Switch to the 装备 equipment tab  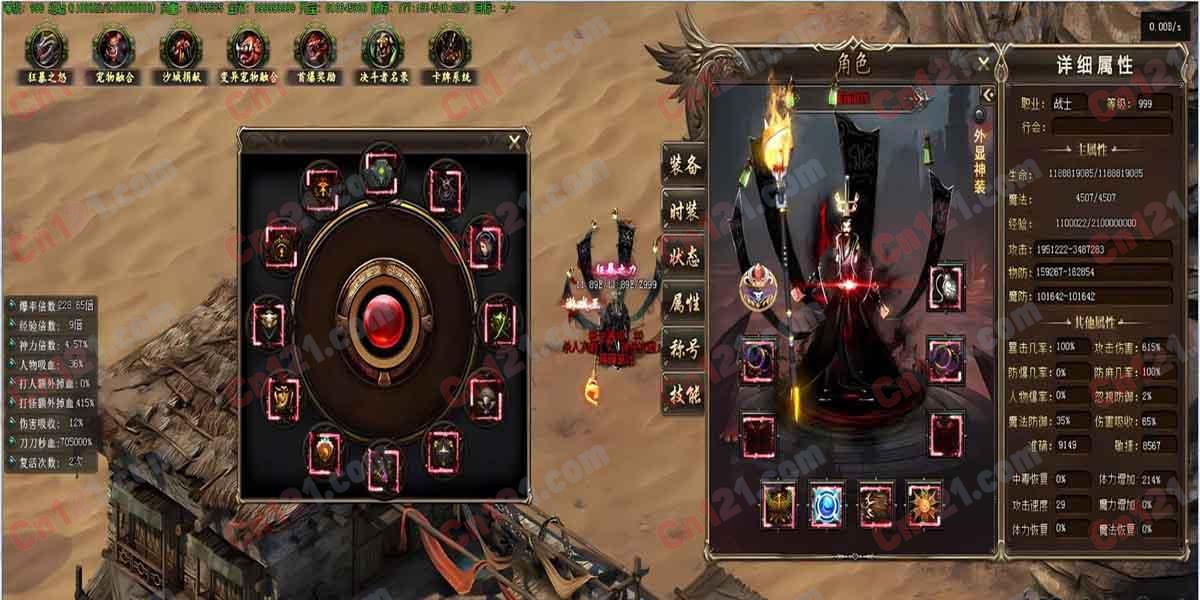click(685, 164)
